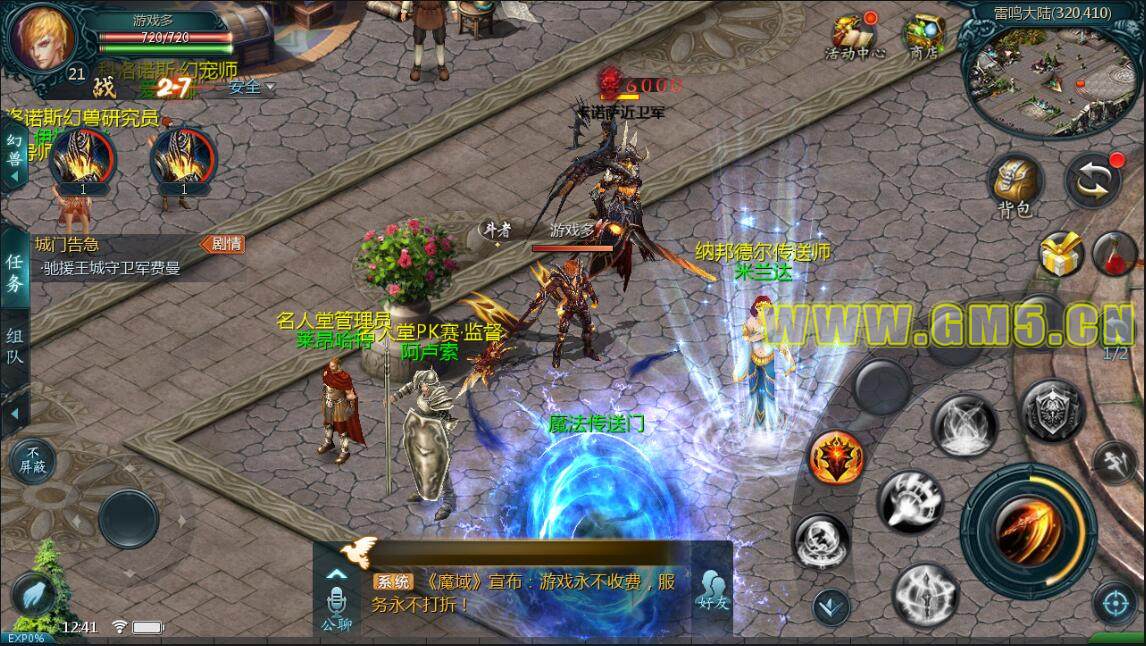Tap the target lock crosshair button
This screenshot has width=1146, height=646.
1115,603
